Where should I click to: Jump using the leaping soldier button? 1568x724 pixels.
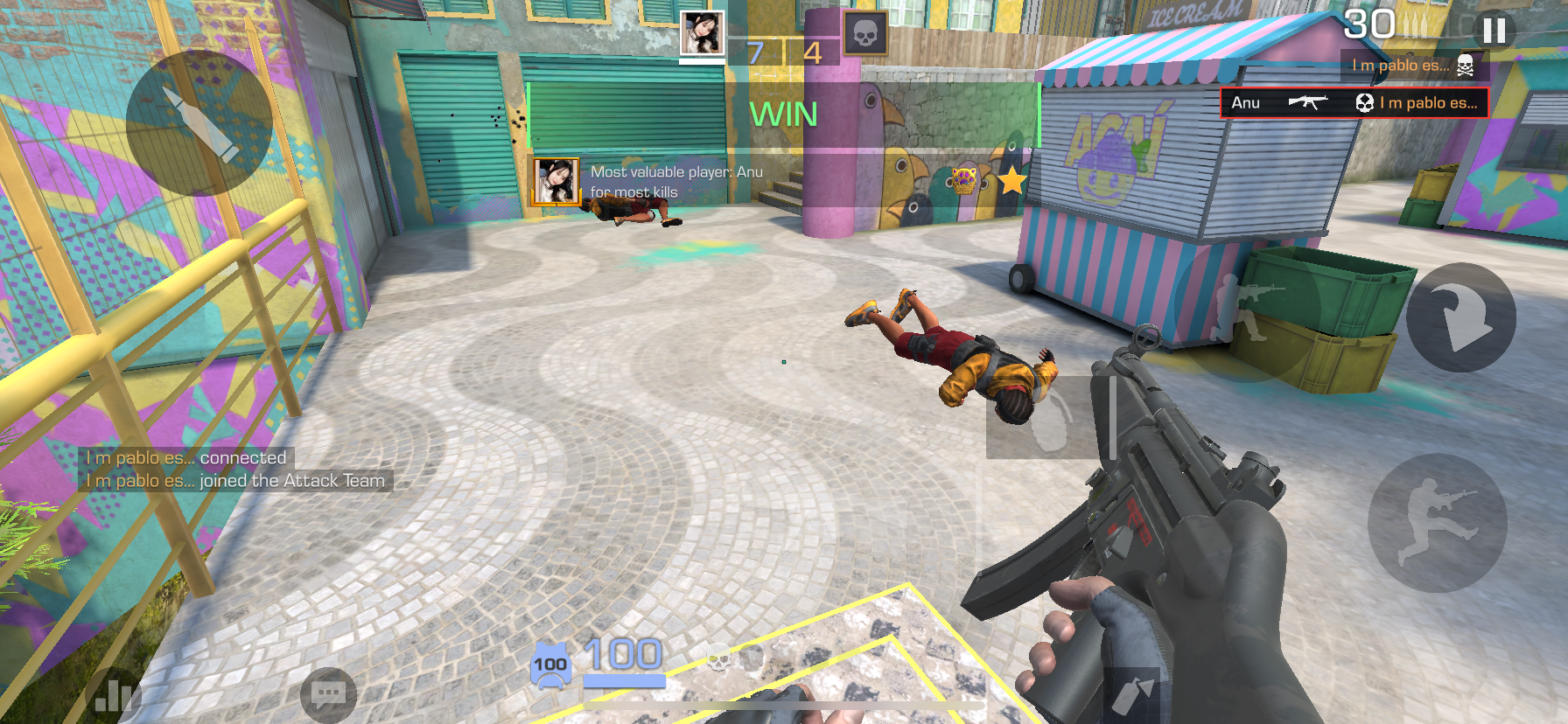pyautogui.click(x=1437, y=522)
